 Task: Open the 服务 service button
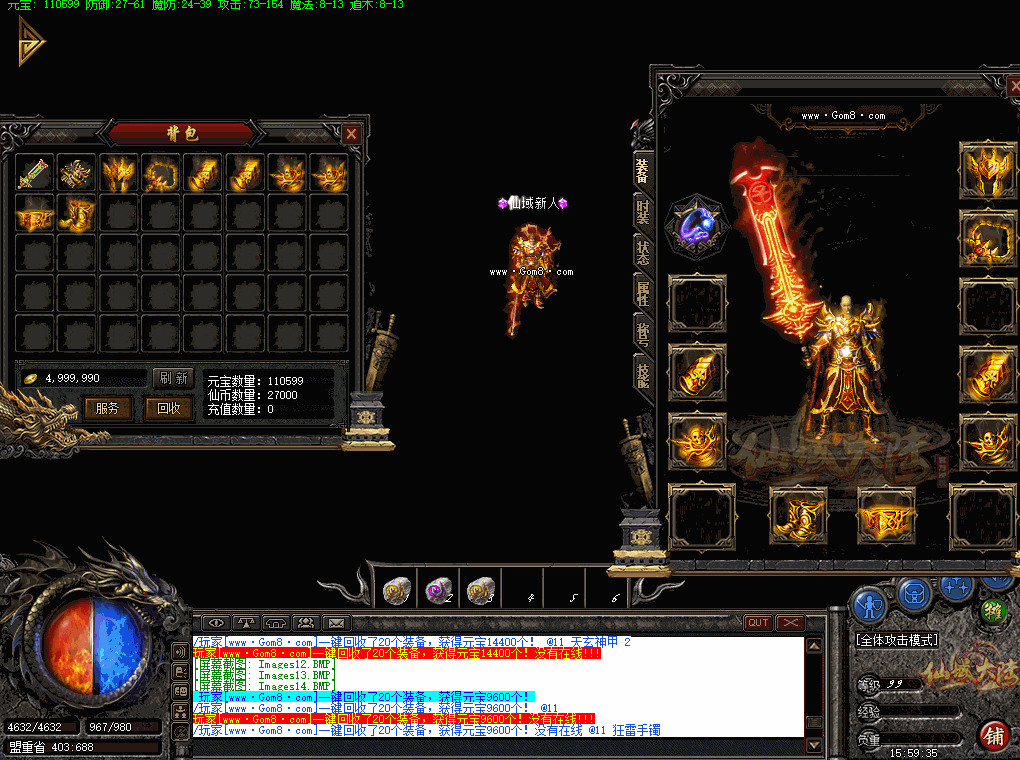pyautogui.click(x=107, y=408)
